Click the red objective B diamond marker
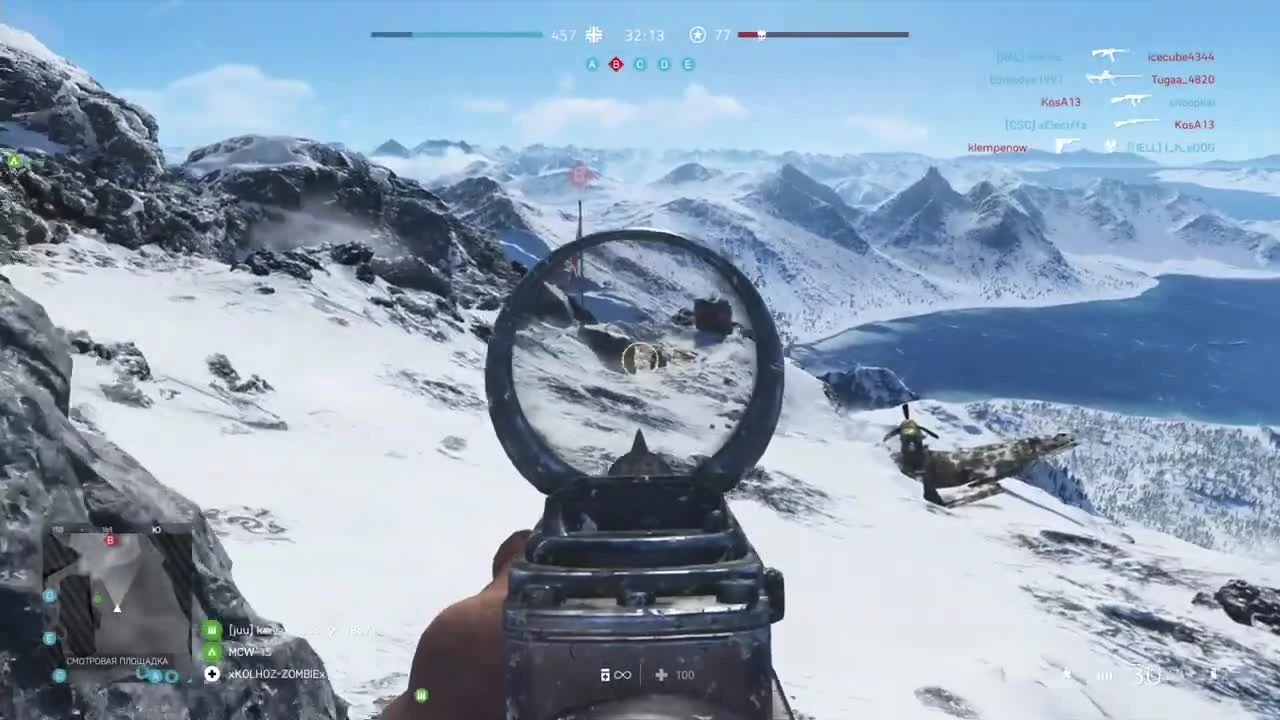This screenshot has width=1280, height=720. coord(616,64)
